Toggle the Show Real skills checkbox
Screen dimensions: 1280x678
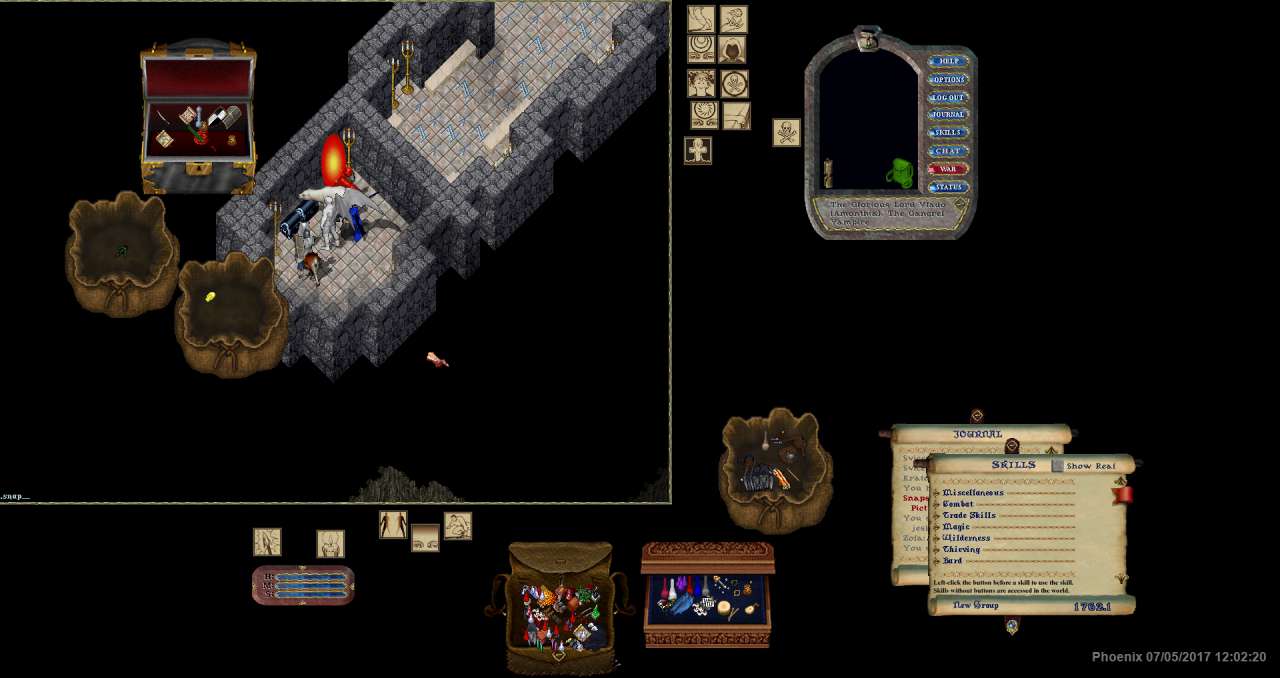point(1058,466)
